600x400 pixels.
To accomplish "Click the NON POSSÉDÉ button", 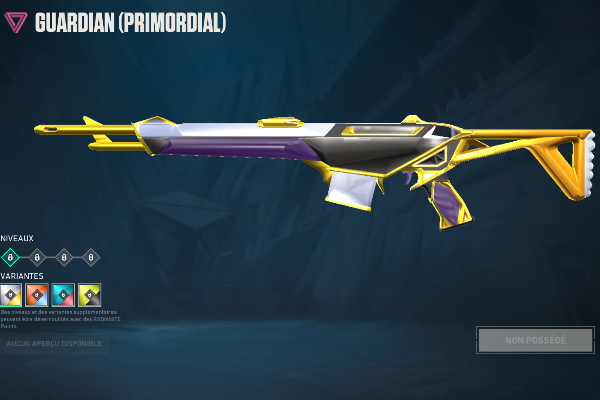I will click(x=535, y=340).
